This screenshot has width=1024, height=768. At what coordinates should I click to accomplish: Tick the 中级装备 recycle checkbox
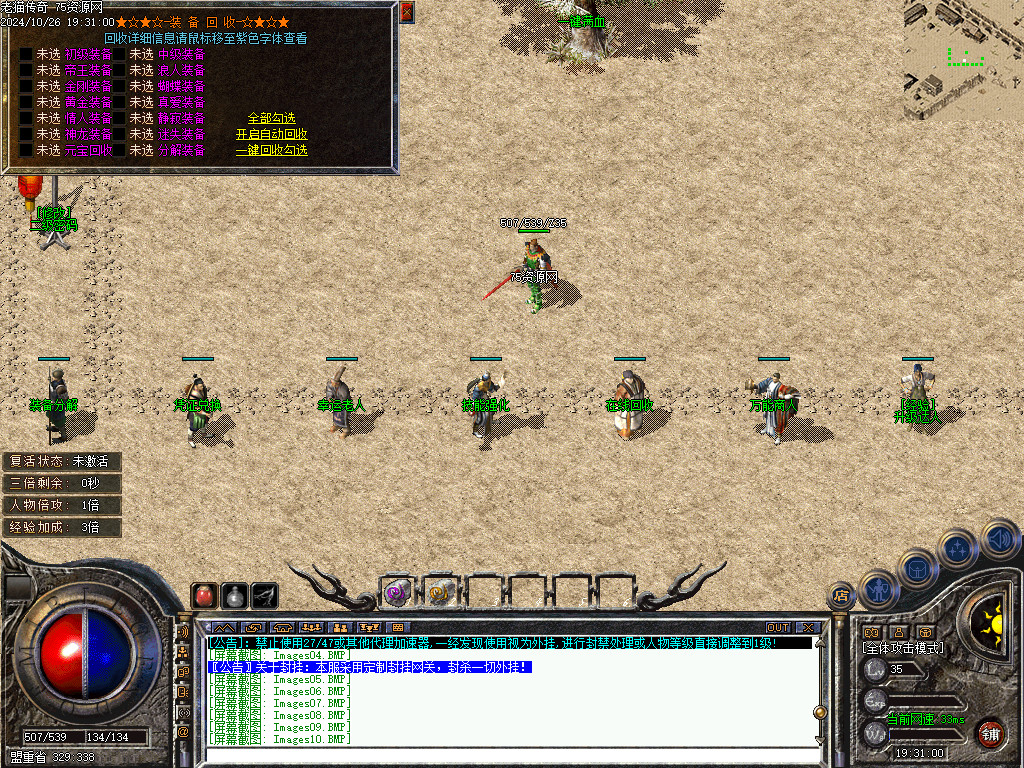119,54
